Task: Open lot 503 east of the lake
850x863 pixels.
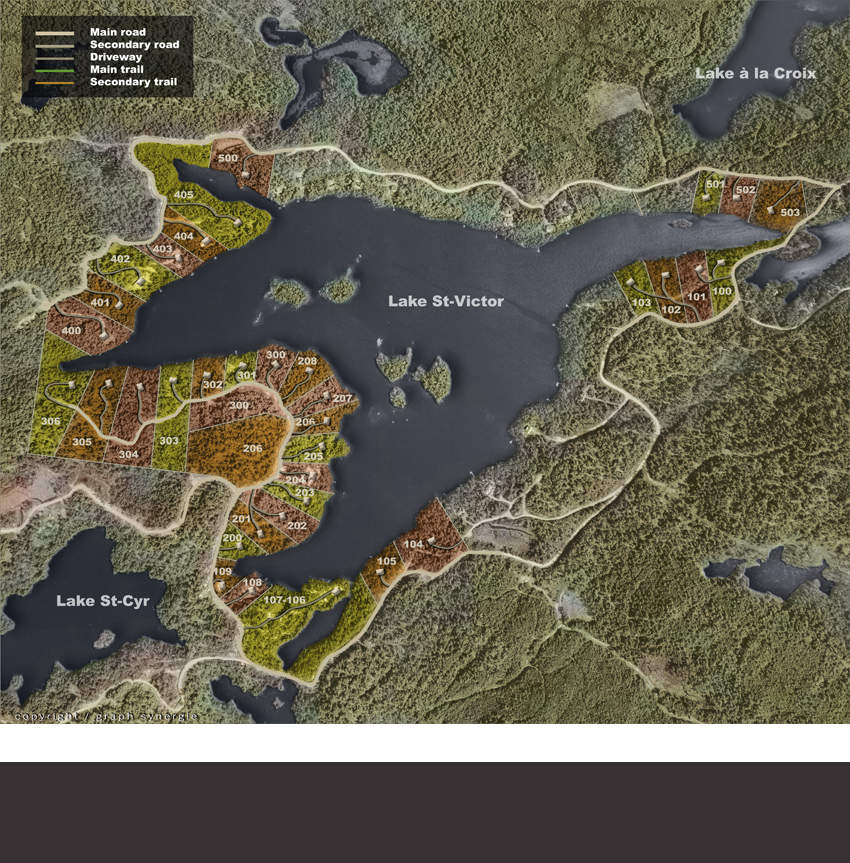Action: [790, 213]
